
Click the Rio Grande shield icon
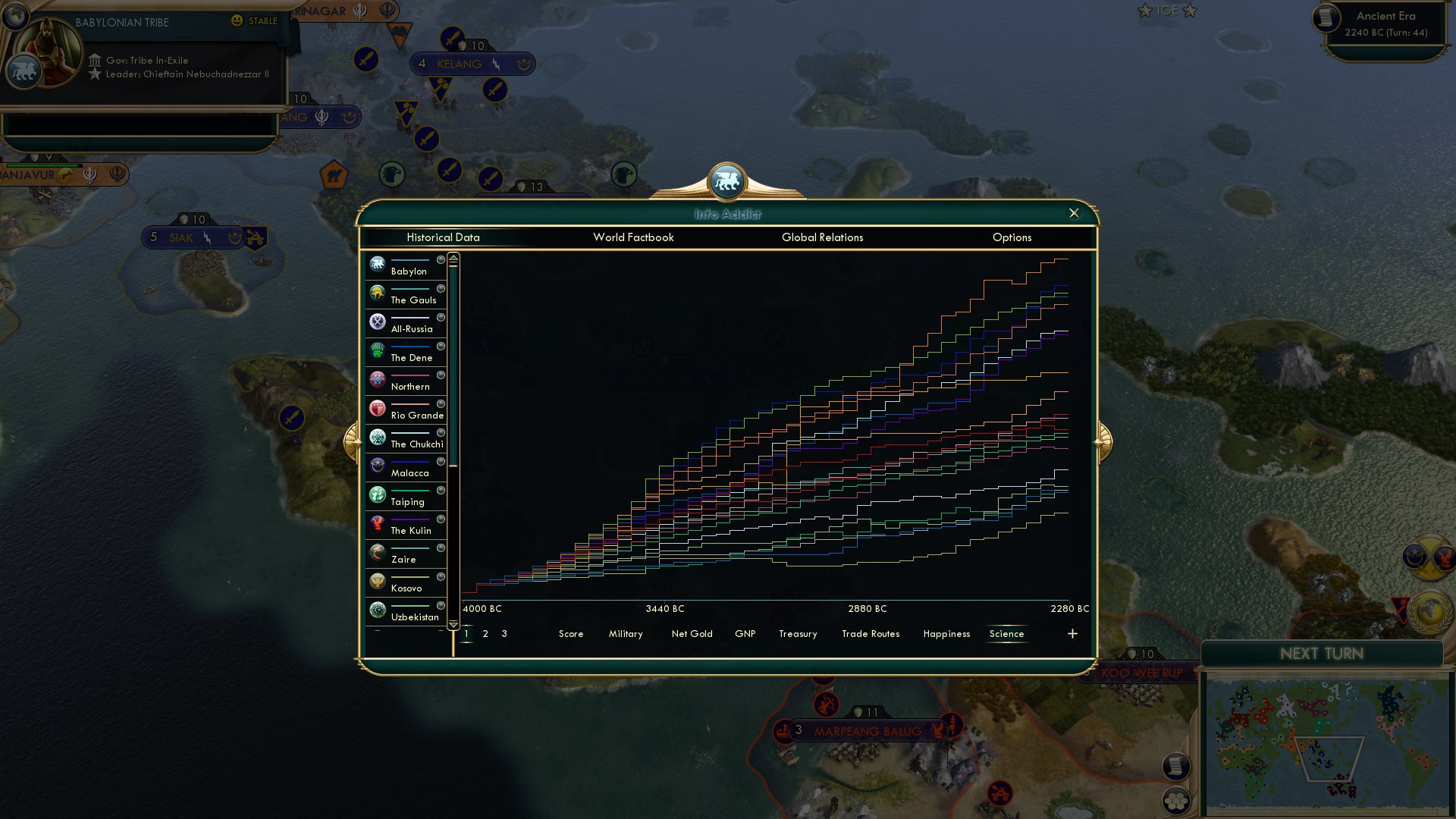[377, 408]
